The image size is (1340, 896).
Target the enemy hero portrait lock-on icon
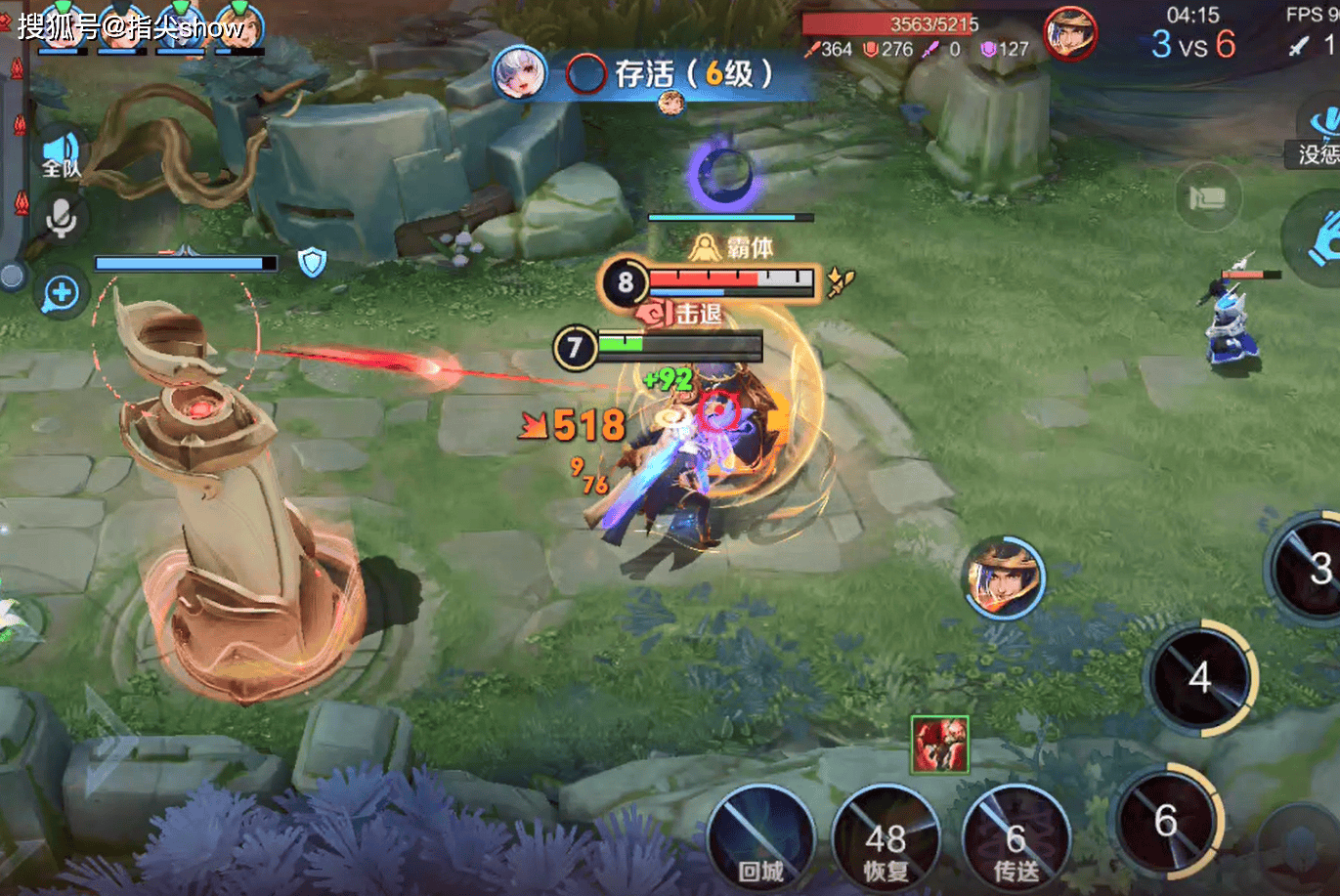1004,578
